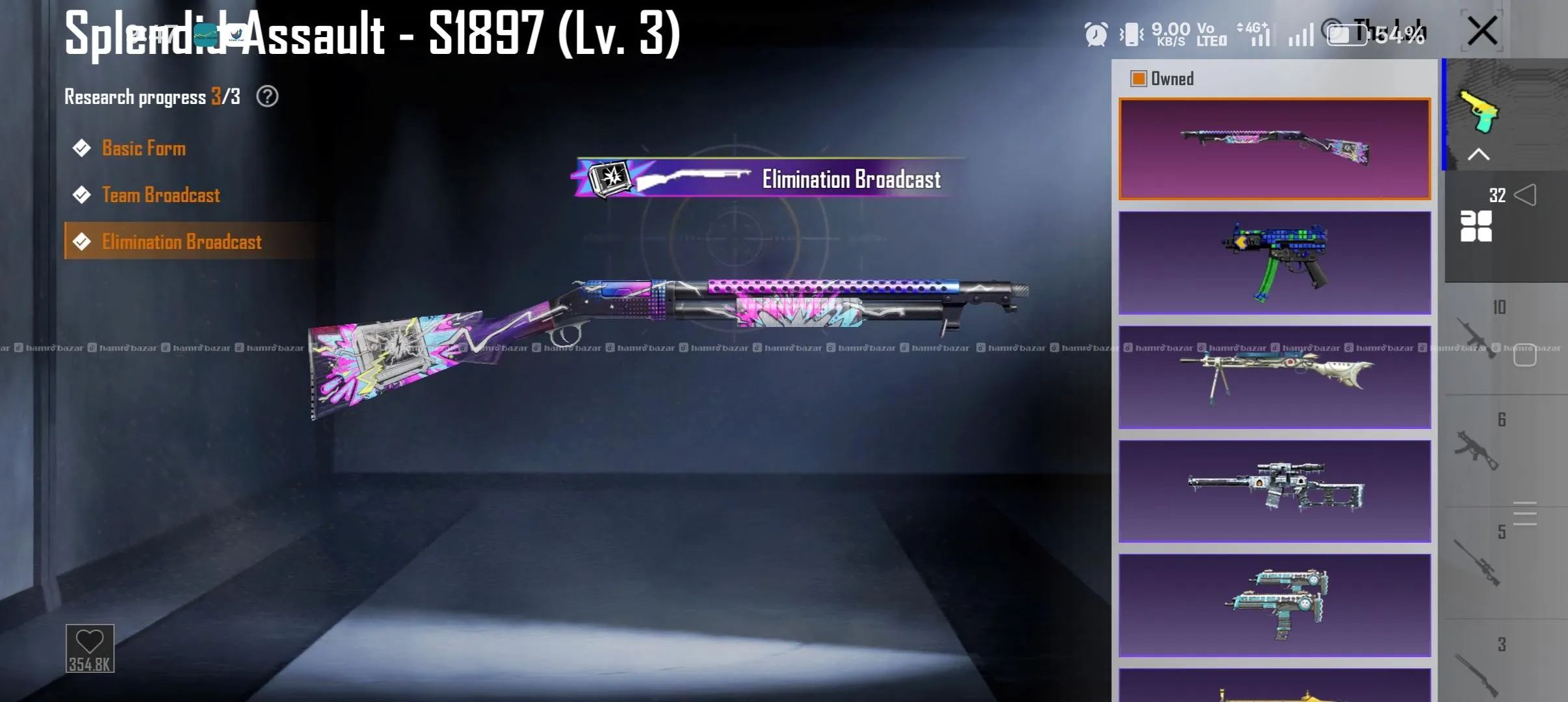Choose the Elimination Broadcast stage
This screenshot has height=702, width=1568.
(x=181, y=242)
